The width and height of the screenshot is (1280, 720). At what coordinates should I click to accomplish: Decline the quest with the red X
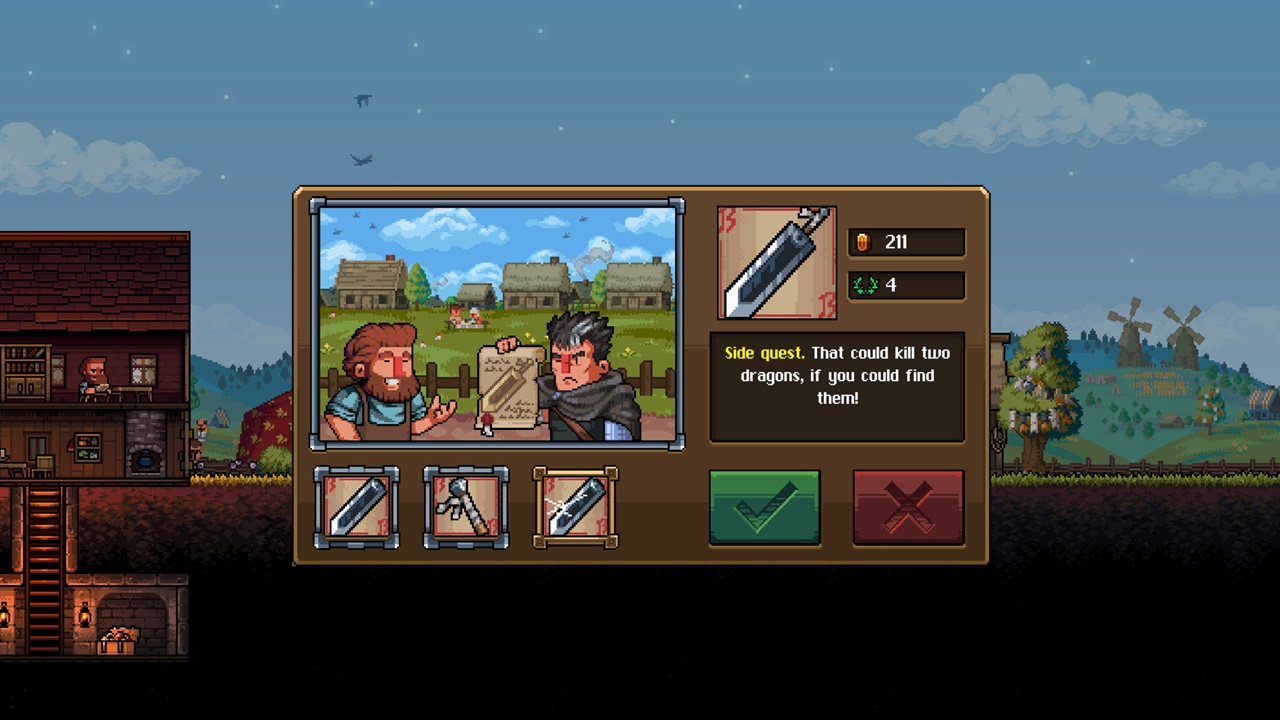tap(908, 508)
